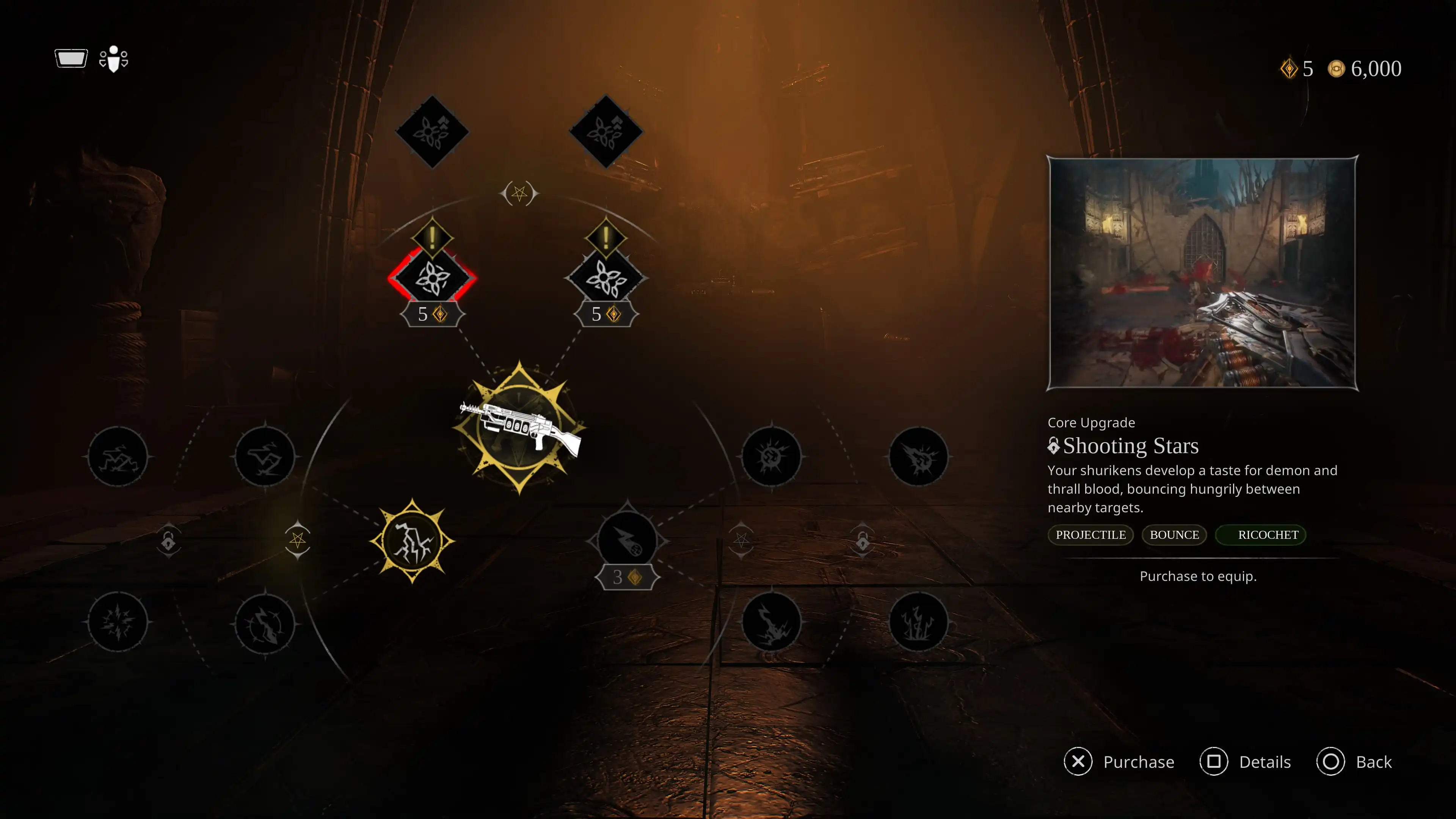Screen dimensions: 1456x819
Task: Click the Shooting Stars preview thumbnail
Action: pos(1202,273)
